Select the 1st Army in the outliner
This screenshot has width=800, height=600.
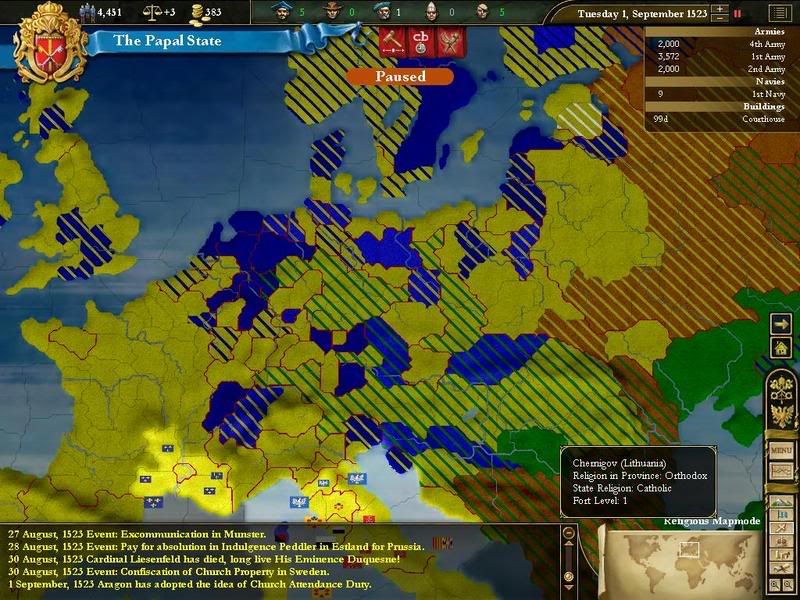click(x=720, y=56)
